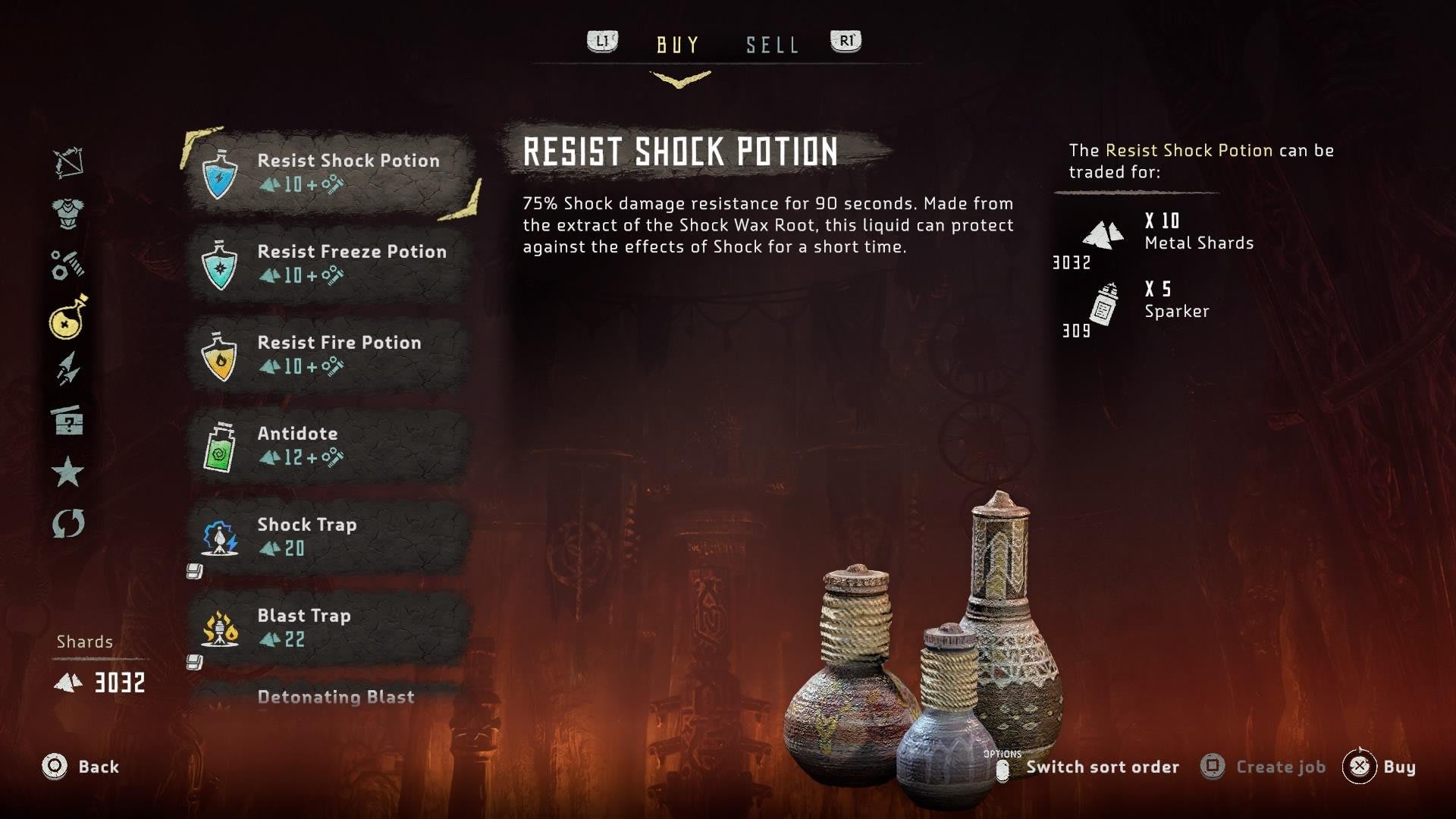This screenshot has width=1456, height=819.
Task: Go back from the merchant menu
Action: coord(81,767)
